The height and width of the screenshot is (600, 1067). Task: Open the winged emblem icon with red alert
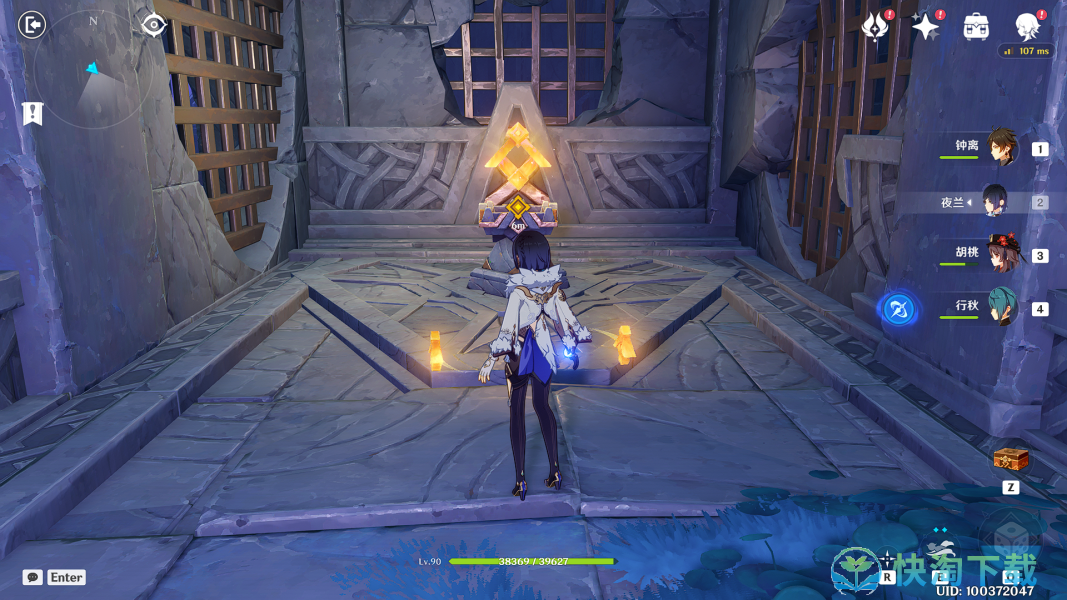click(876, 26)
